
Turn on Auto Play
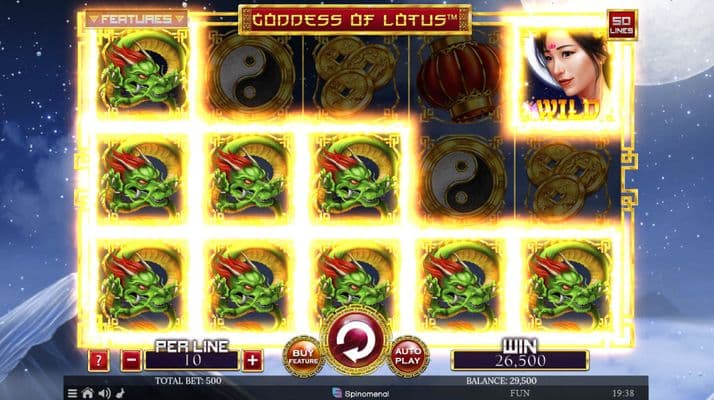pos(408,357)
